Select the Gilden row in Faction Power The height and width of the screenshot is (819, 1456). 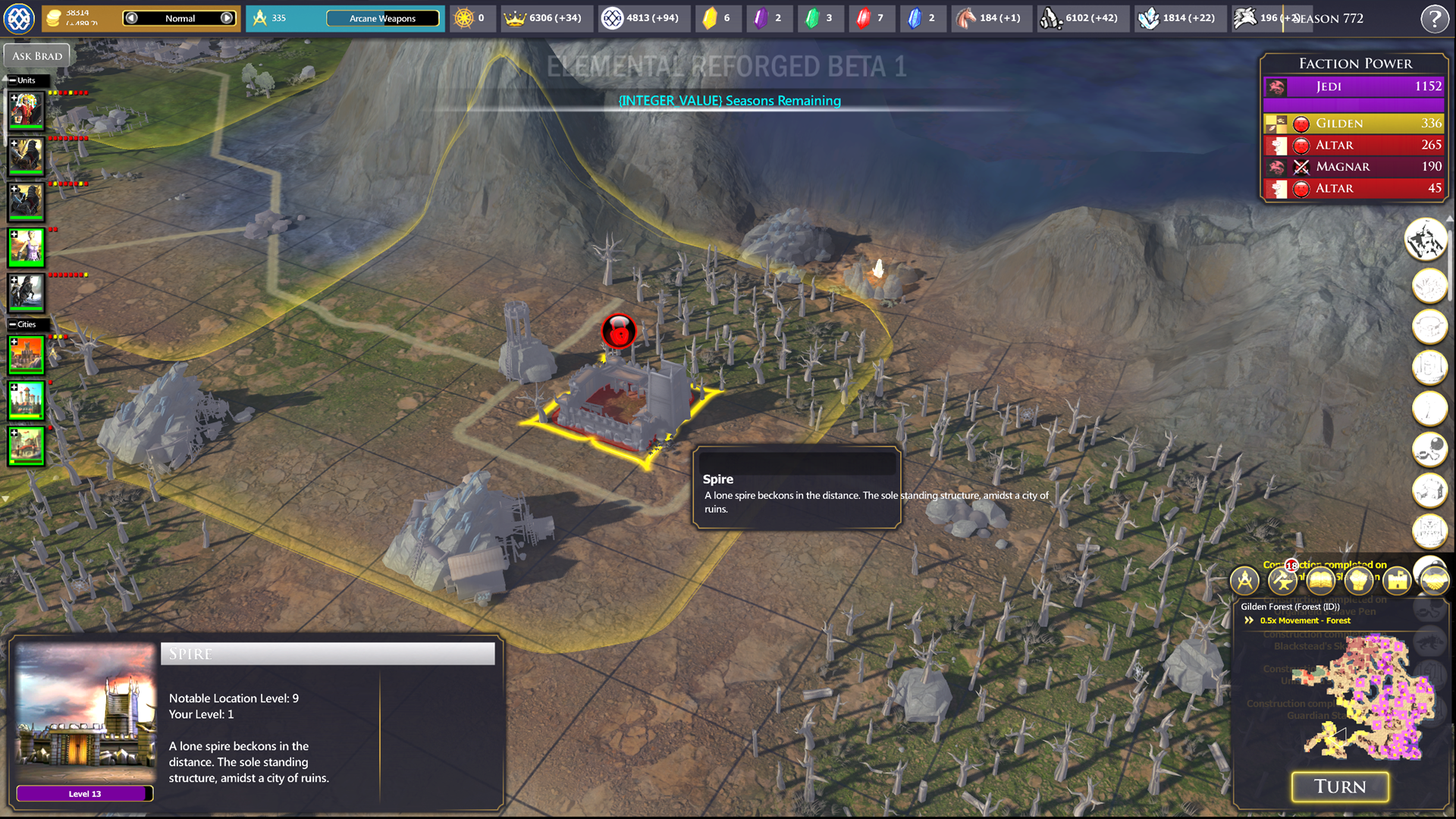pos(1354,123)
